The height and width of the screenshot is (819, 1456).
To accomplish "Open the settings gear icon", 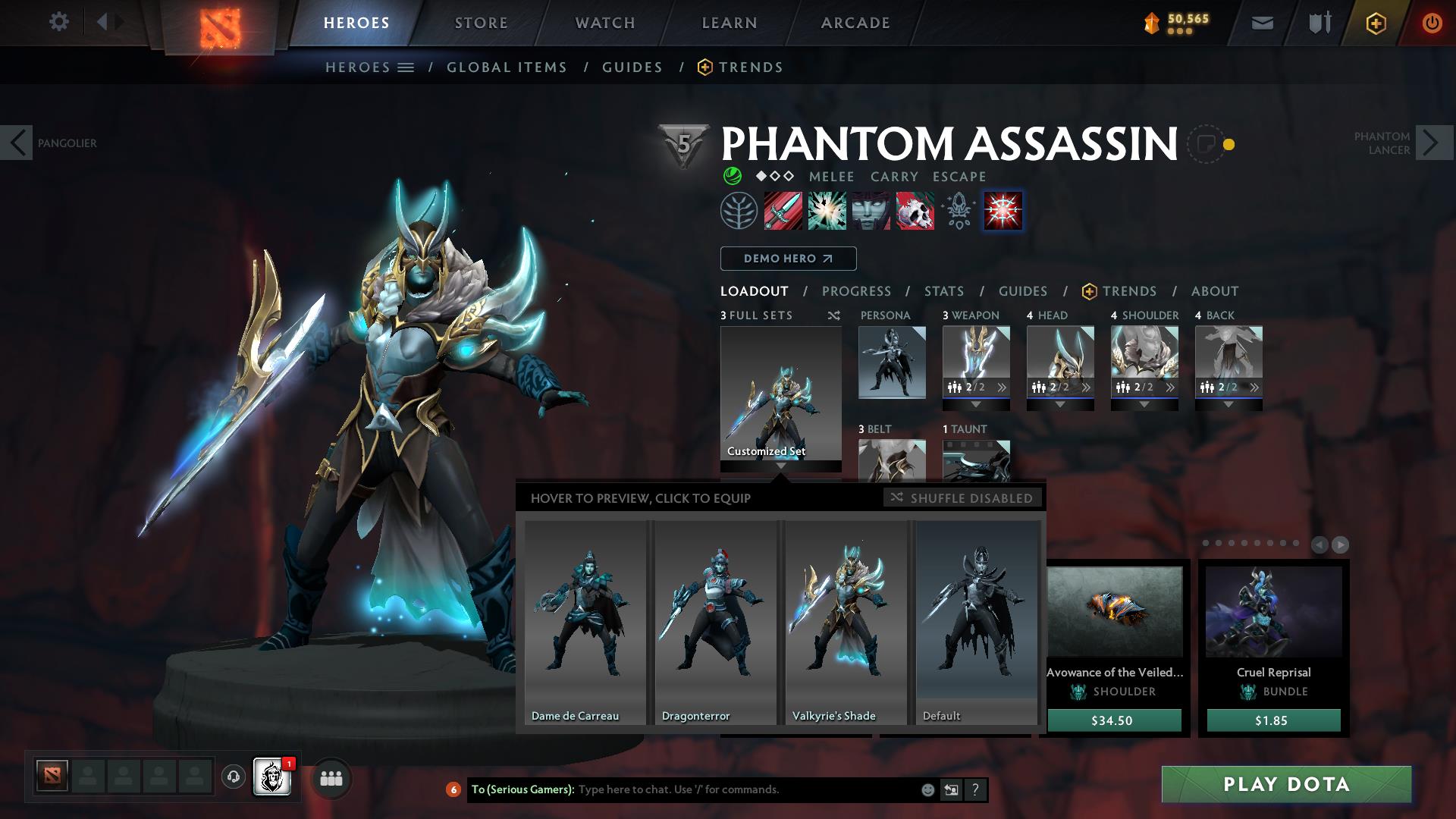I will [59, 22].
